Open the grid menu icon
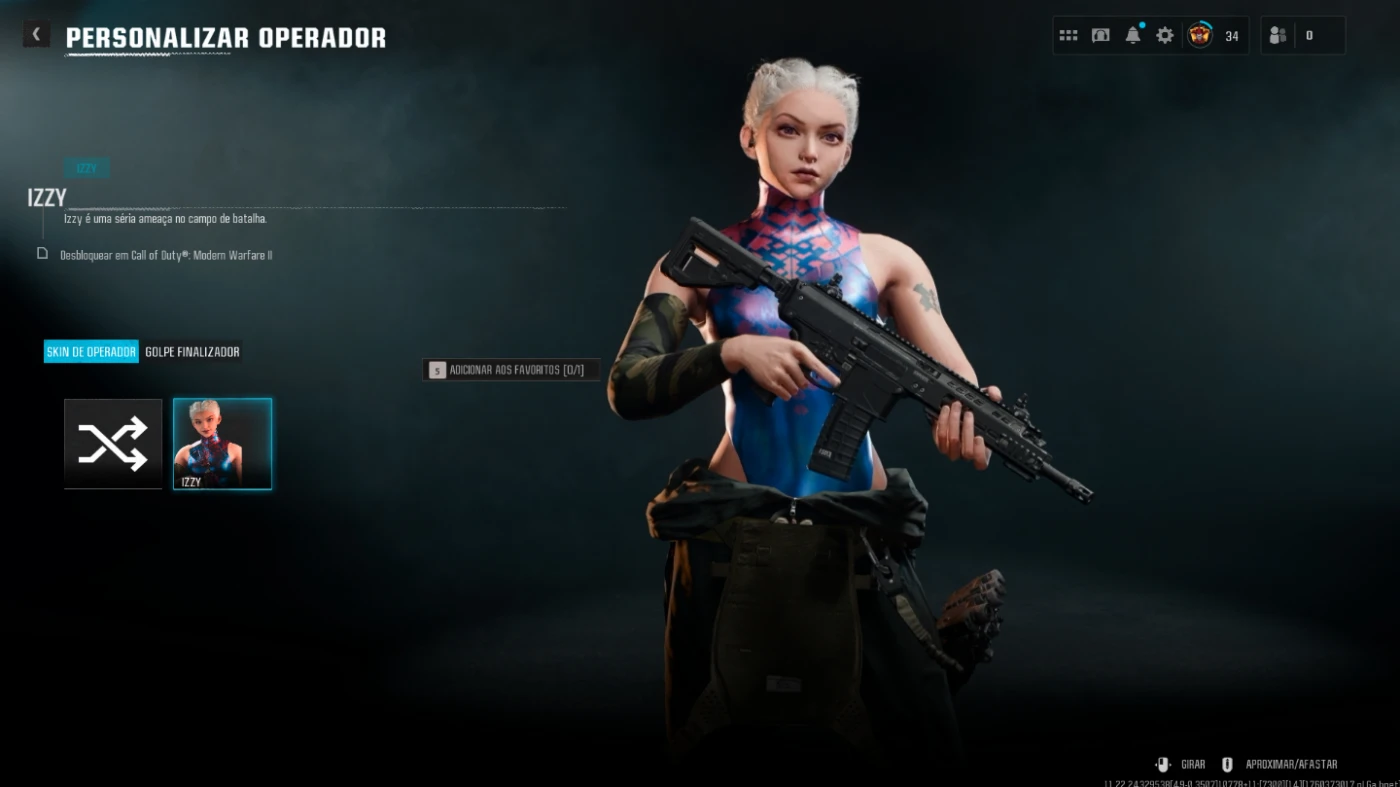 point(1068,36)
